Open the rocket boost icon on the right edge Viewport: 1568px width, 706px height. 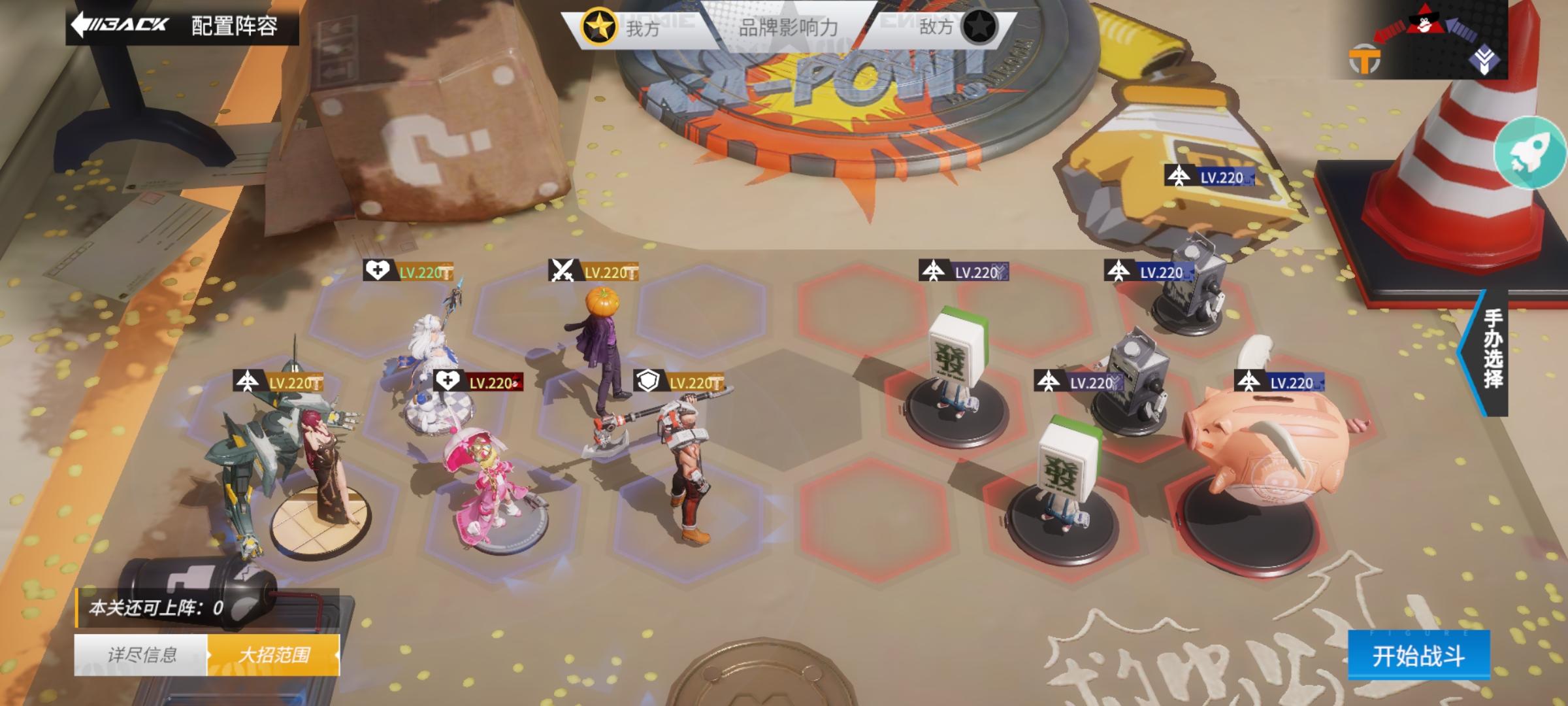[x=1528, y=152]
